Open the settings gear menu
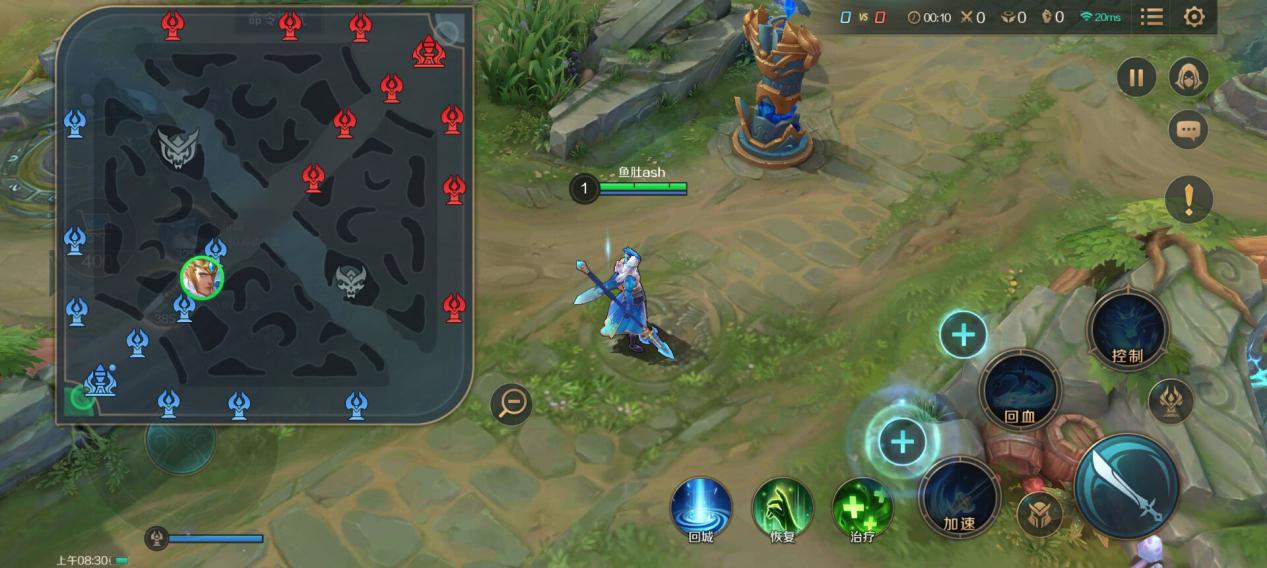The height and width of the screenshot is (568, 1267). [1193, 17]
